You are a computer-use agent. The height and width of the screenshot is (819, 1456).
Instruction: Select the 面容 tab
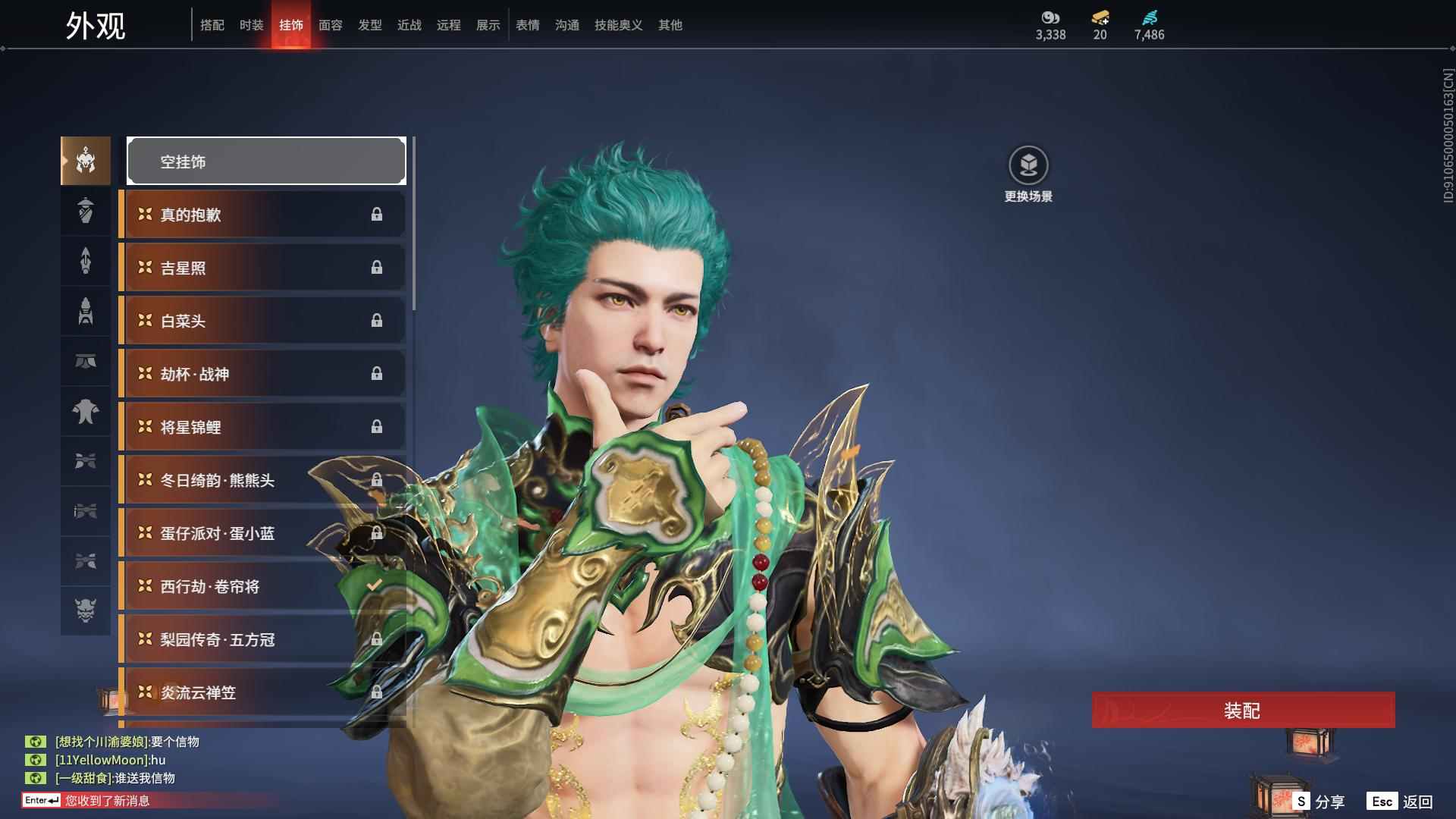coord(330,25)
